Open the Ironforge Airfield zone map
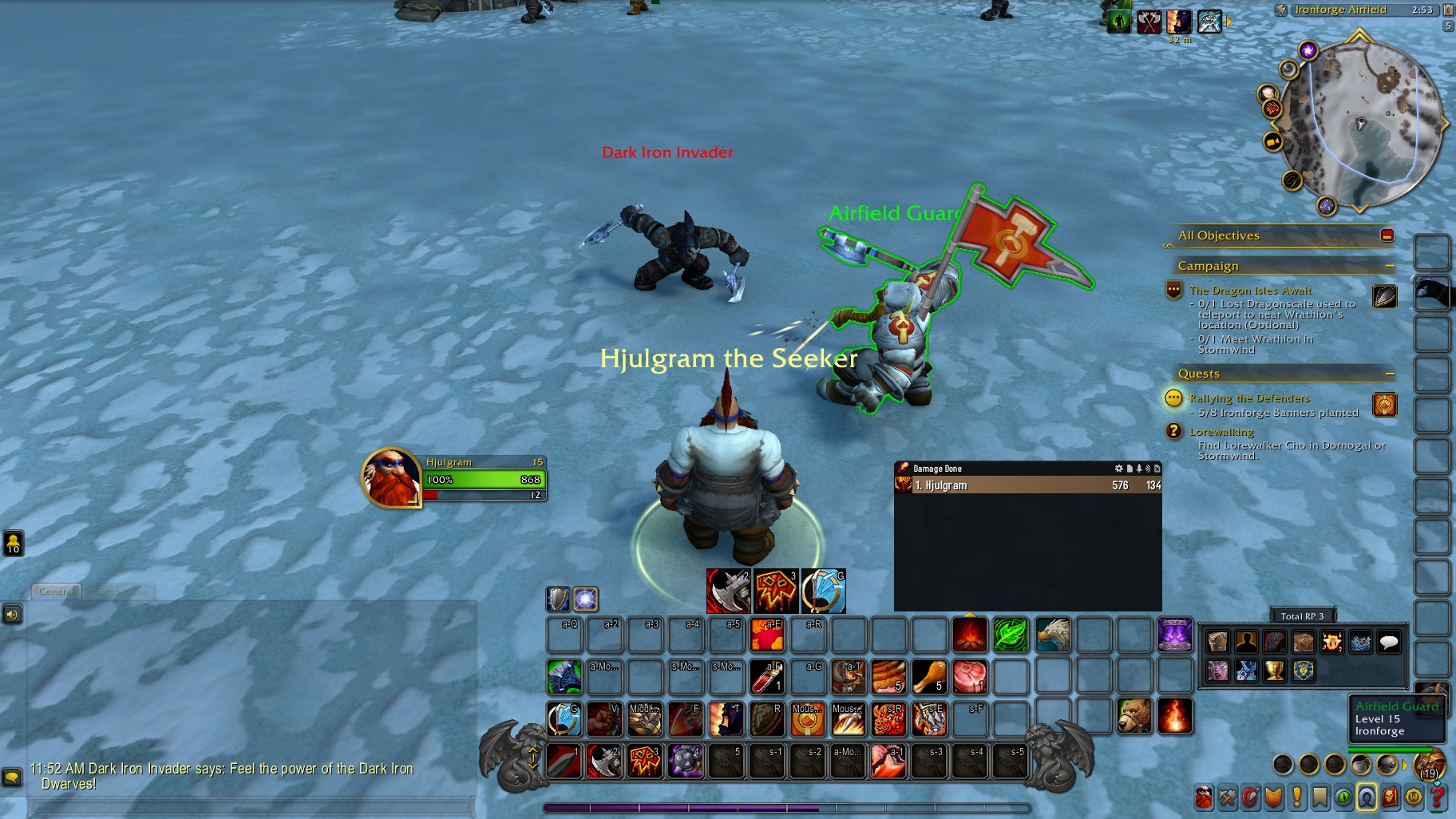This screenshot has height=819, width=1456. (1340, 10)
